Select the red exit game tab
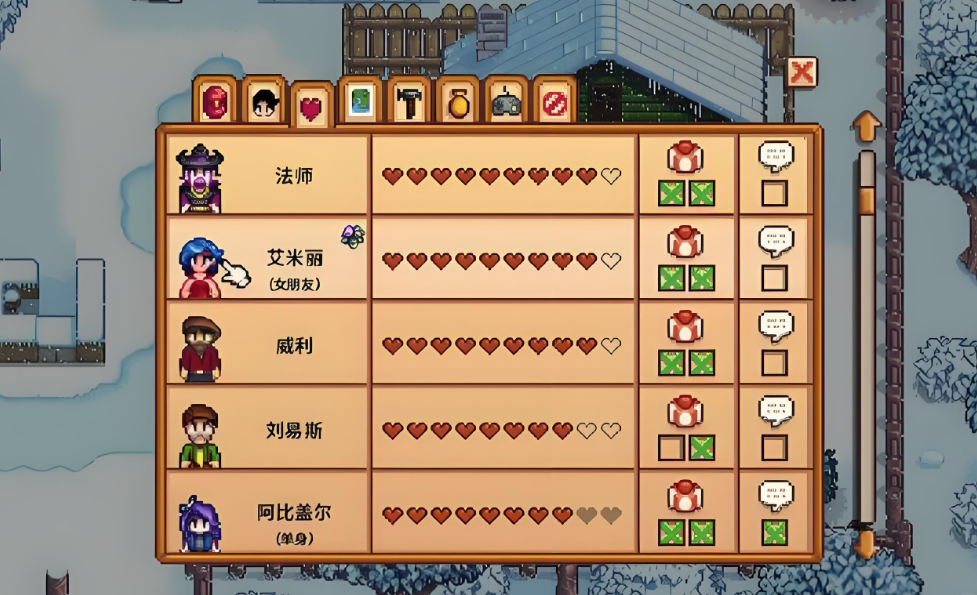Screen dimensions: 977x595 (x=555, y=101)
